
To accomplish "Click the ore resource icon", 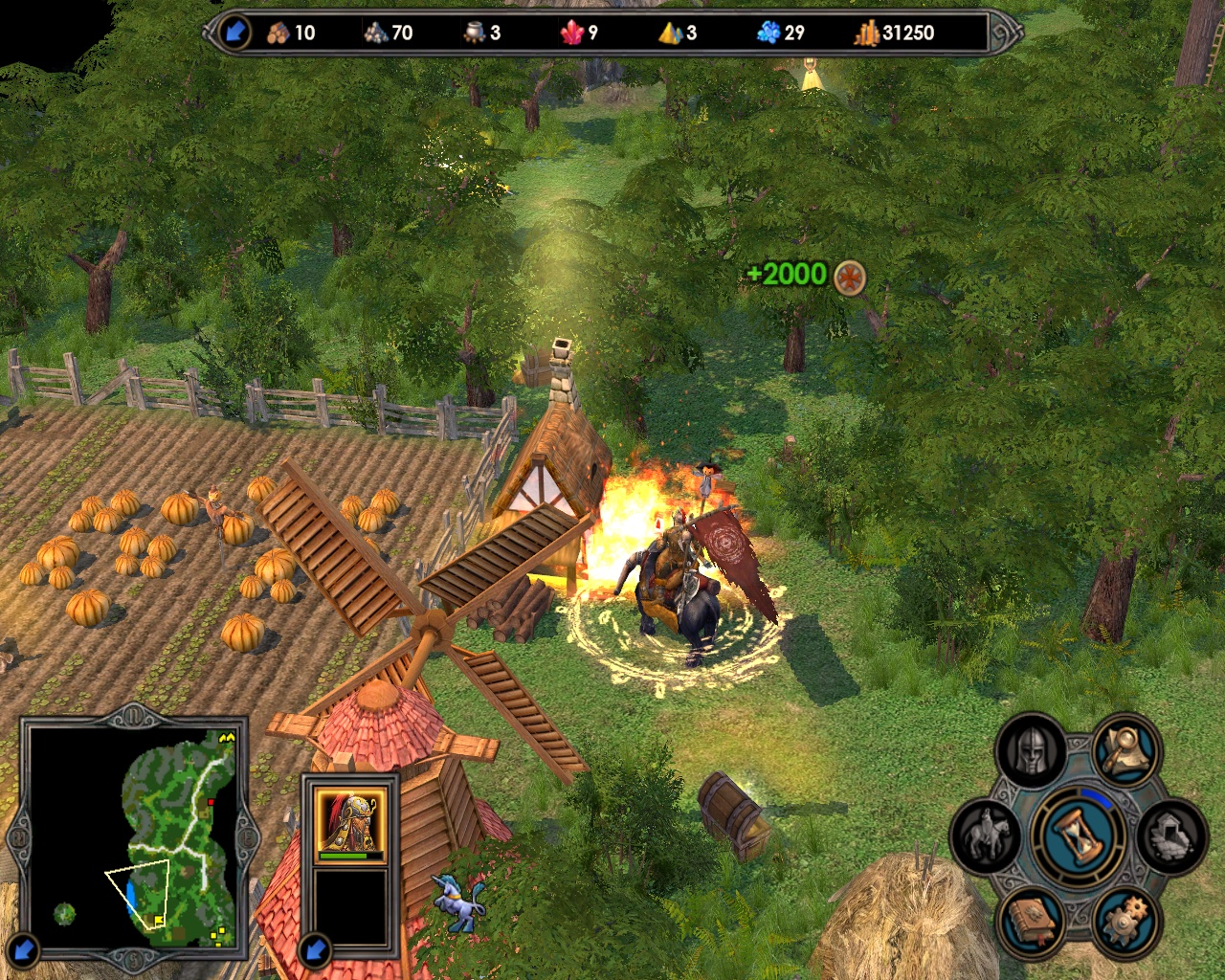I will (376, 33).
